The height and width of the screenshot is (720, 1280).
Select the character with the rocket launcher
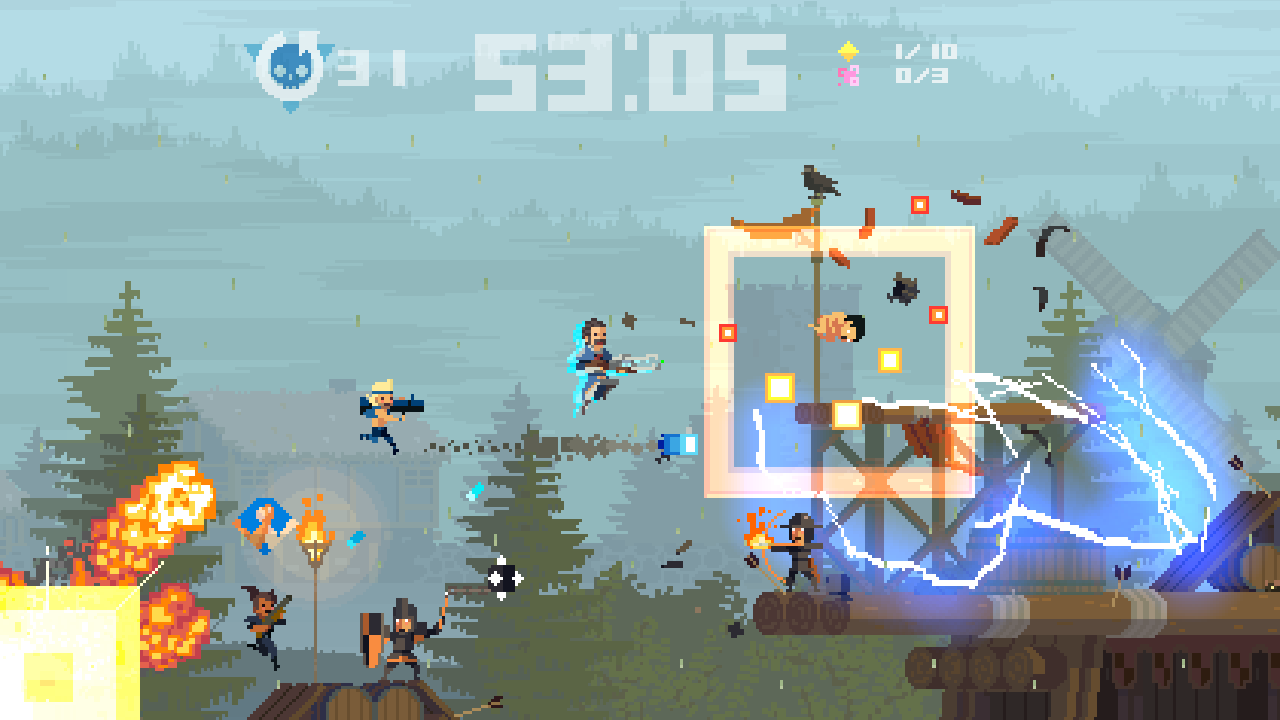380,413
